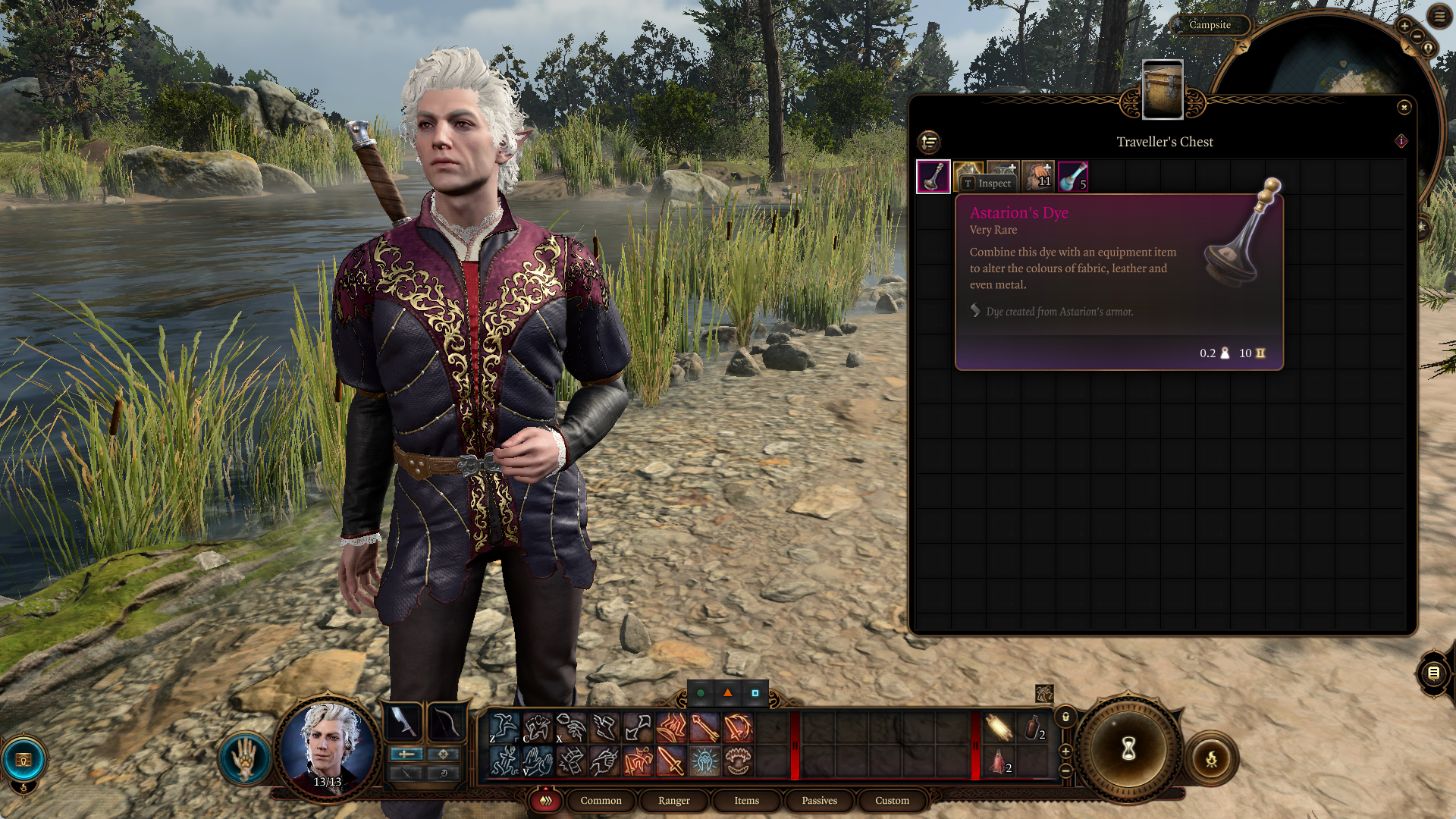Open the main game menu

tap(1439, 16)
